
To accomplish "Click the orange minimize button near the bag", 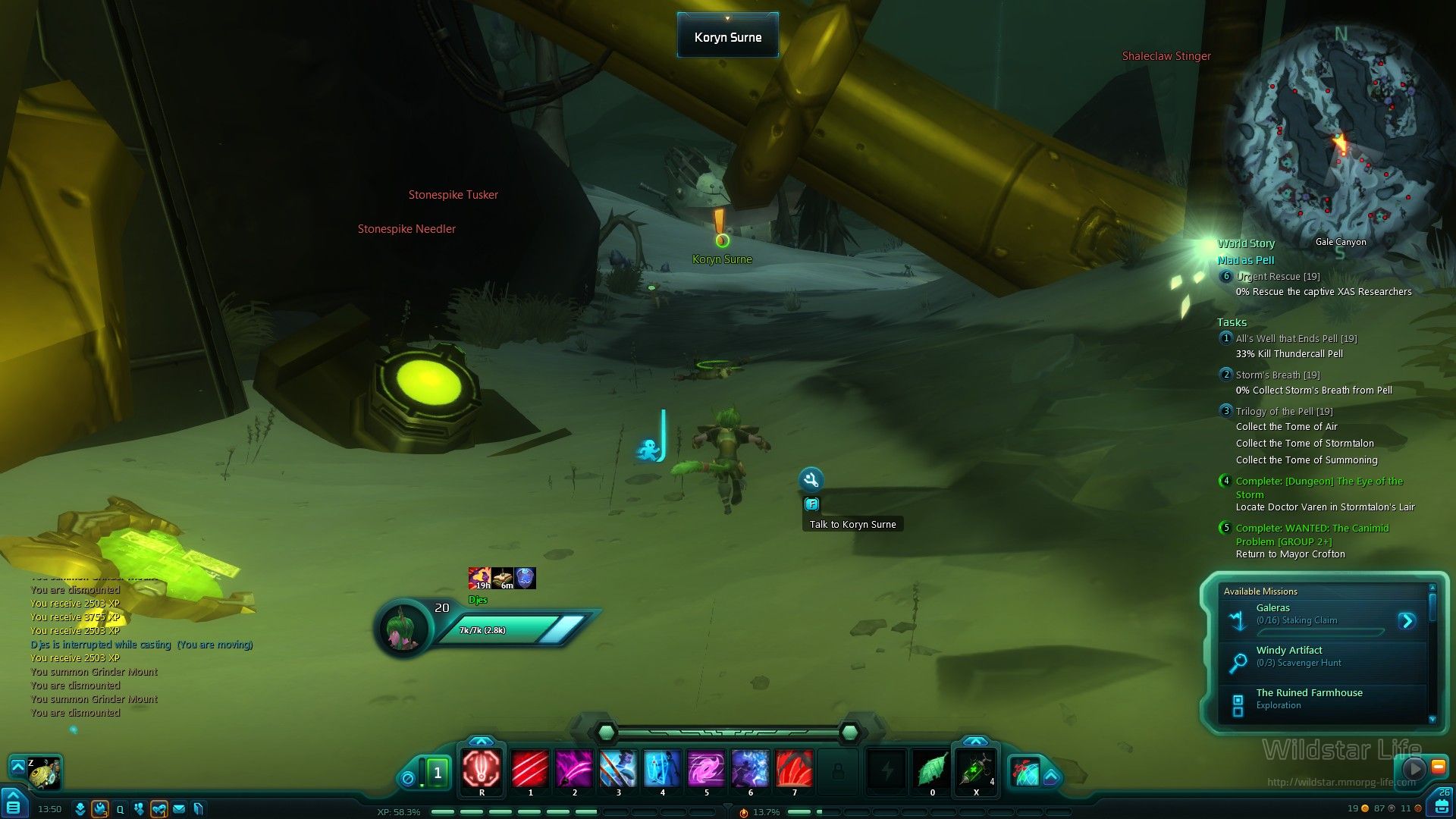I will pyautogui.click(x=1438, y=767).
